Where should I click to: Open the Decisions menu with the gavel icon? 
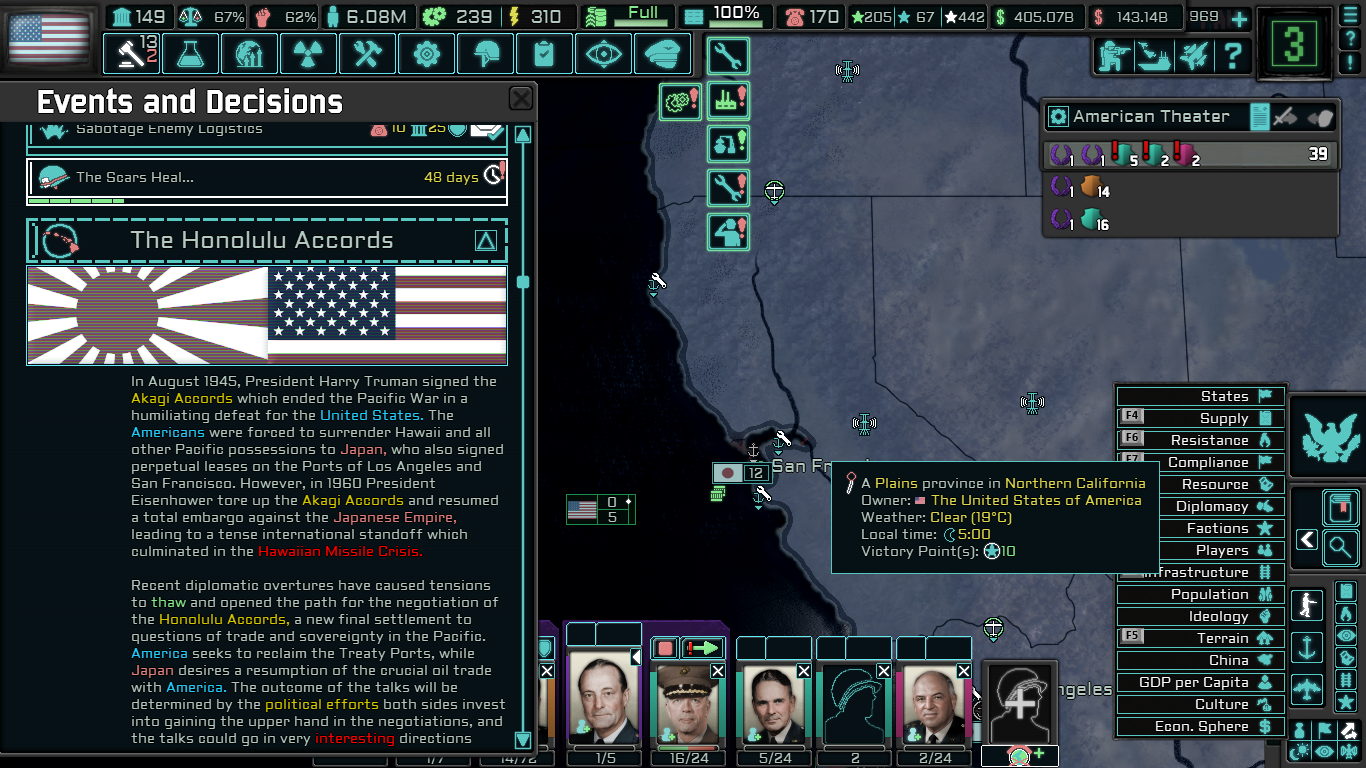[131, 54]
